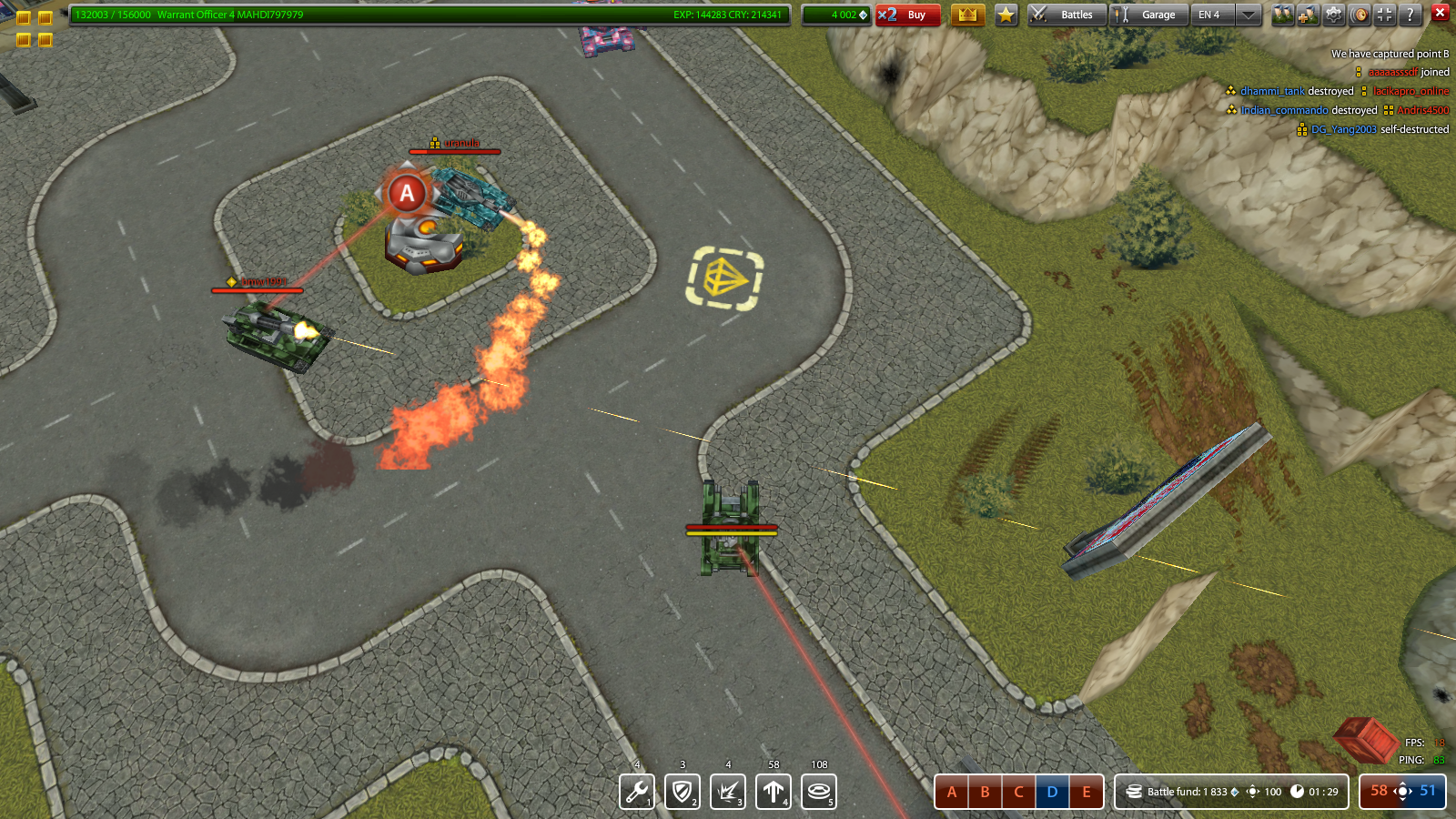This screenshot has height=819, width=1456.
Task: Open the gold crown premium menu
Action: pos(967,15)
